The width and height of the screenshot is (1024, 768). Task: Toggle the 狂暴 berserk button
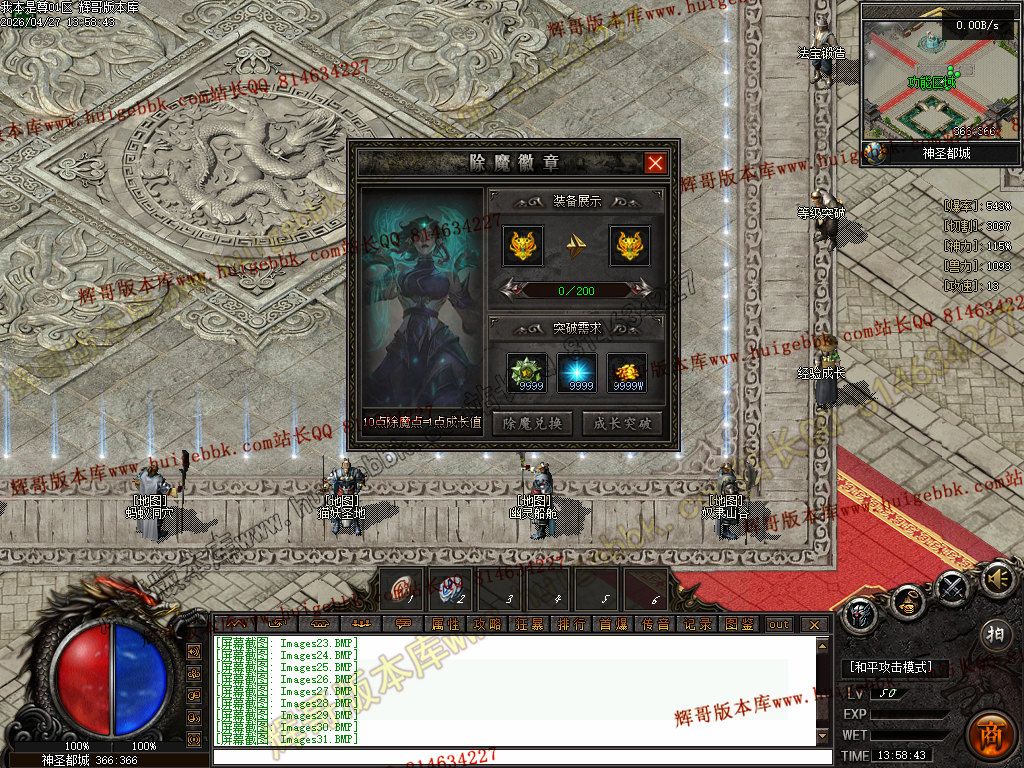pos(529,624)
